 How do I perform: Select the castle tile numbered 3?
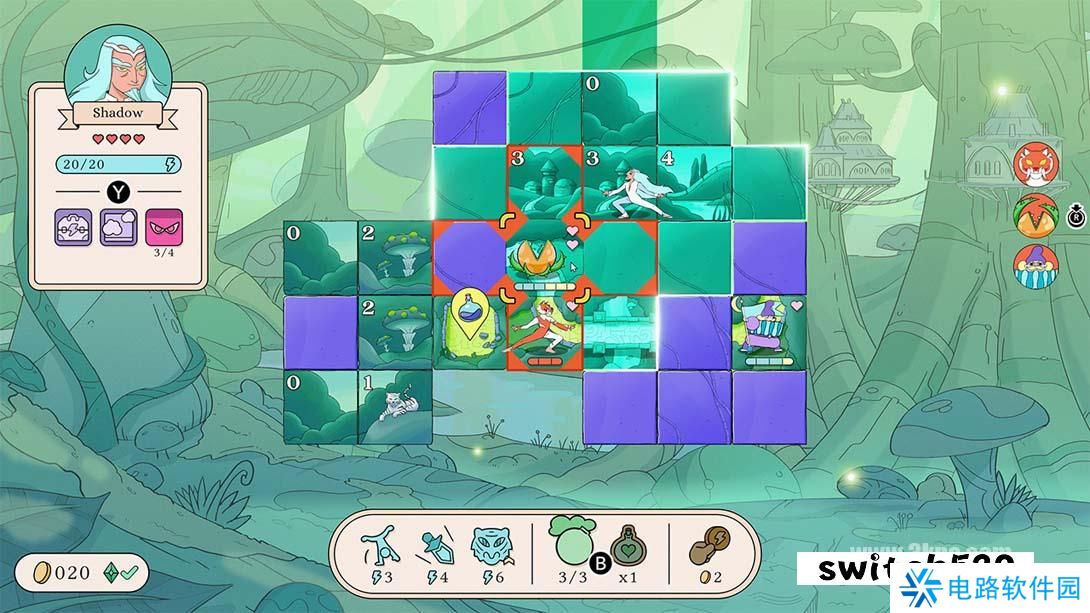click(545, 183)
